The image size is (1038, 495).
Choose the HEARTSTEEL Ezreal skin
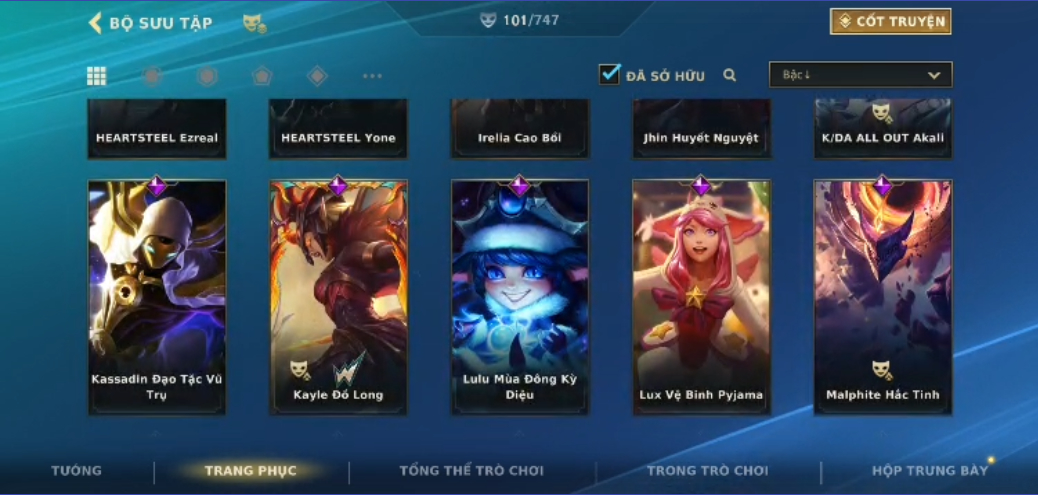(157, 130)
